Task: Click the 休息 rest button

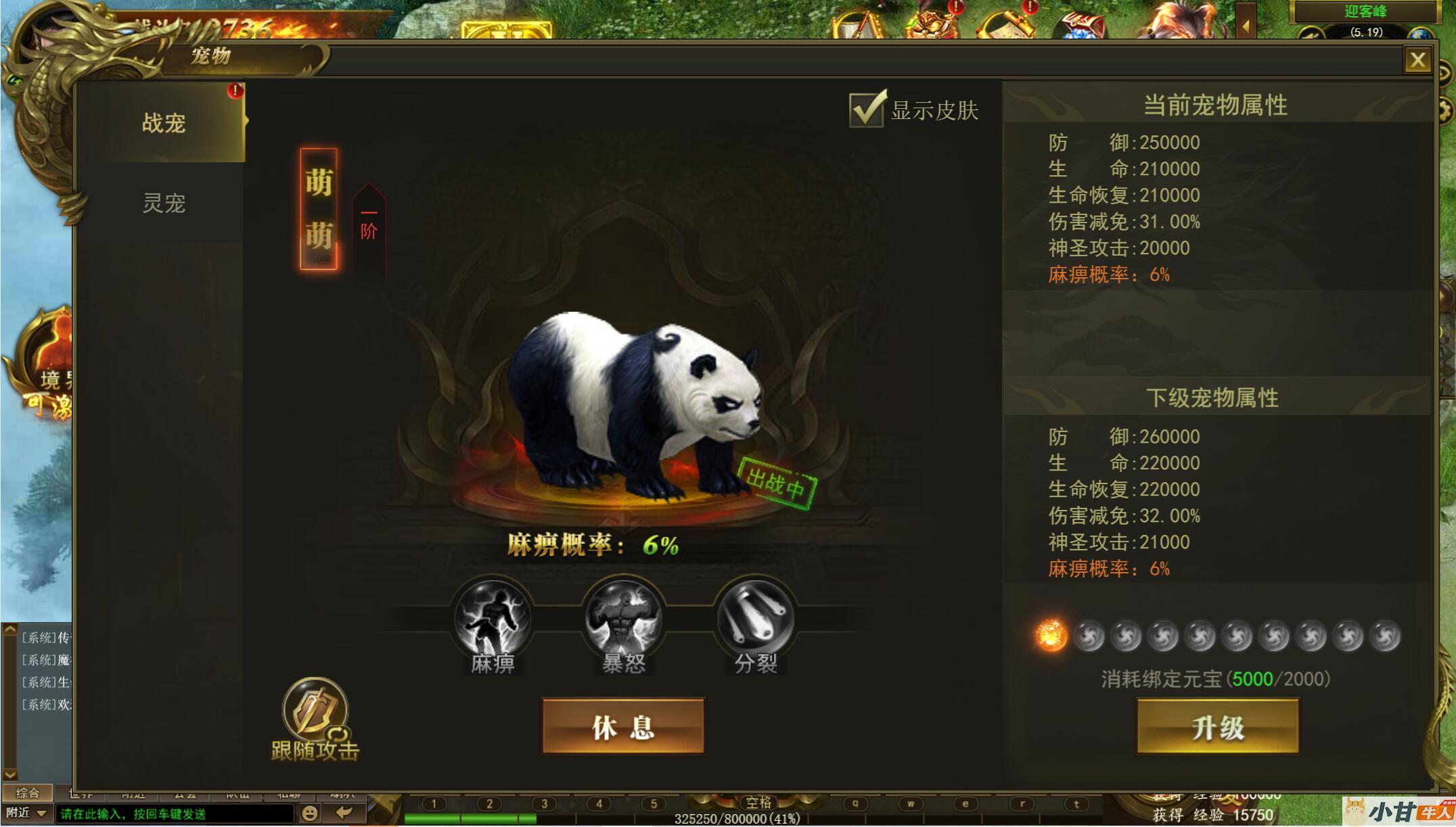Action: [x=623, y=727]
